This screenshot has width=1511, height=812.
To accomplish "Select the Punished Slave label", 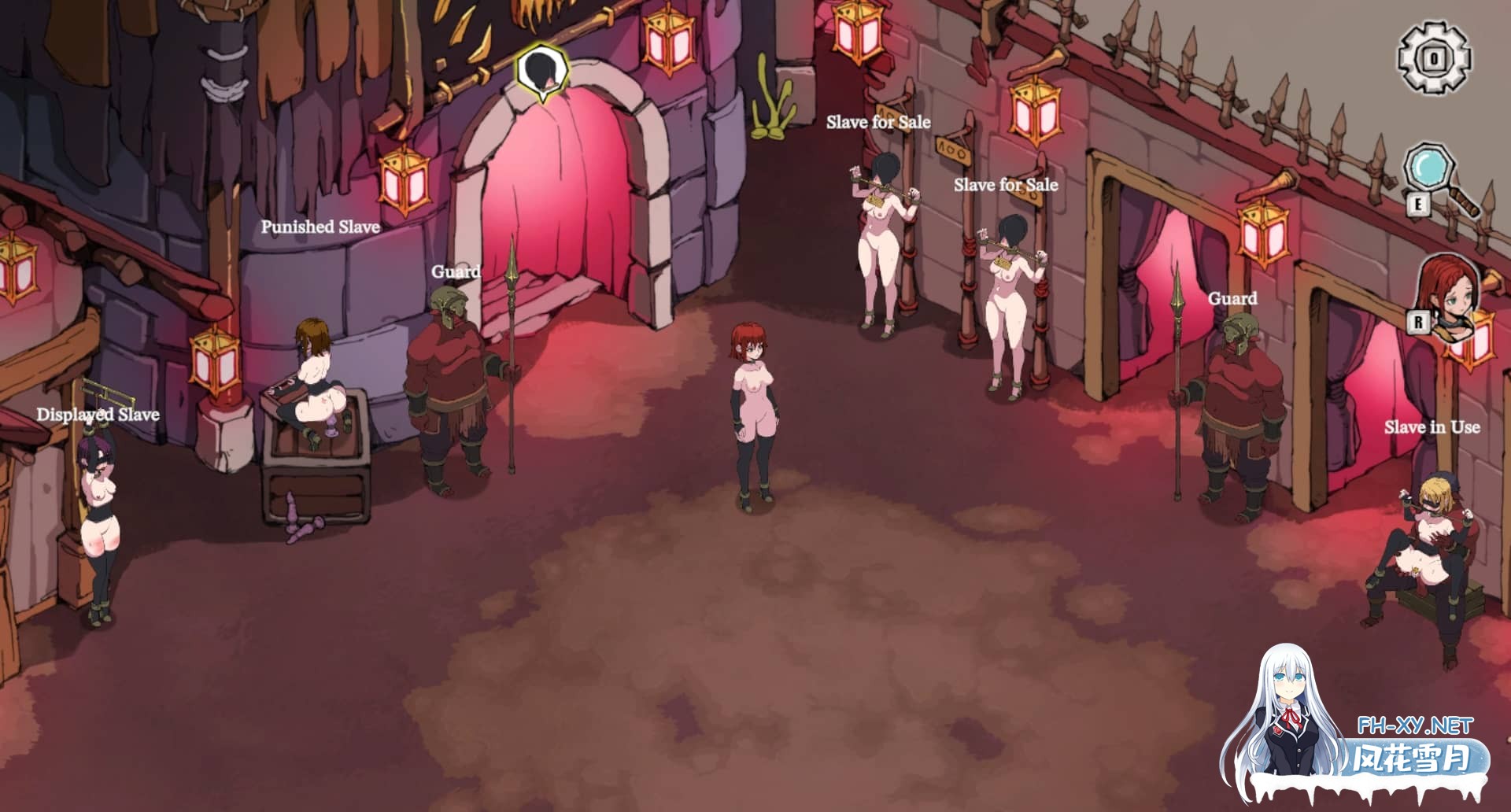I will [x=320, y=225].
